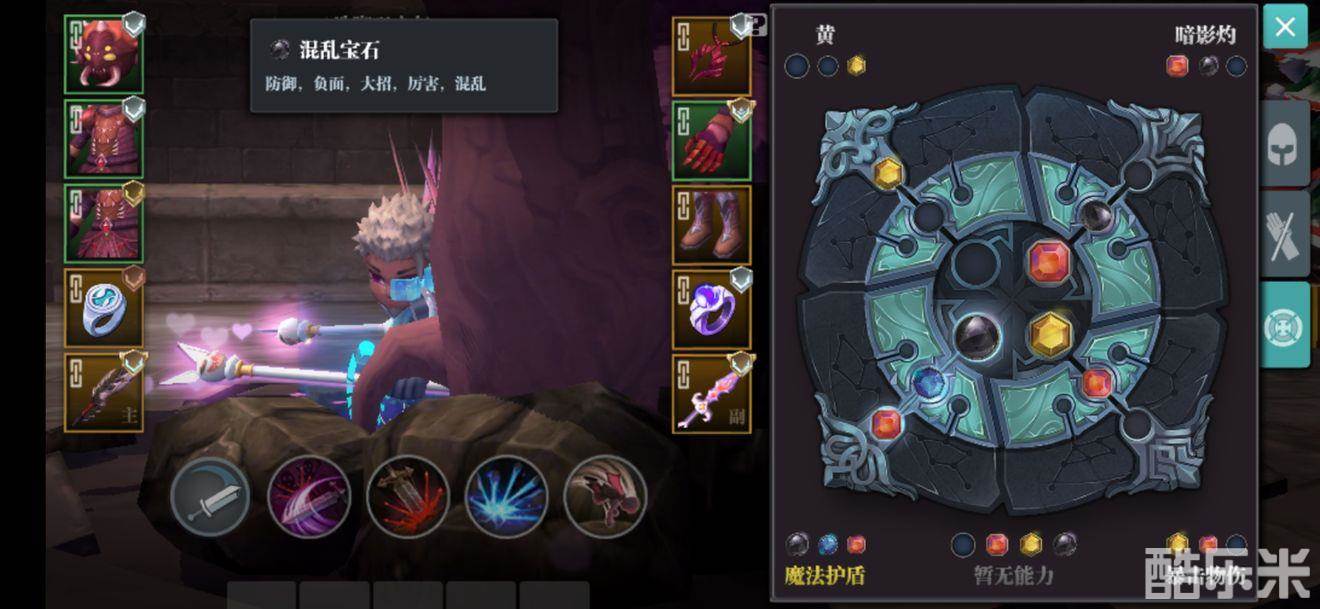
Task: Select the red necklace equipment slot
Action: (712, 56)
